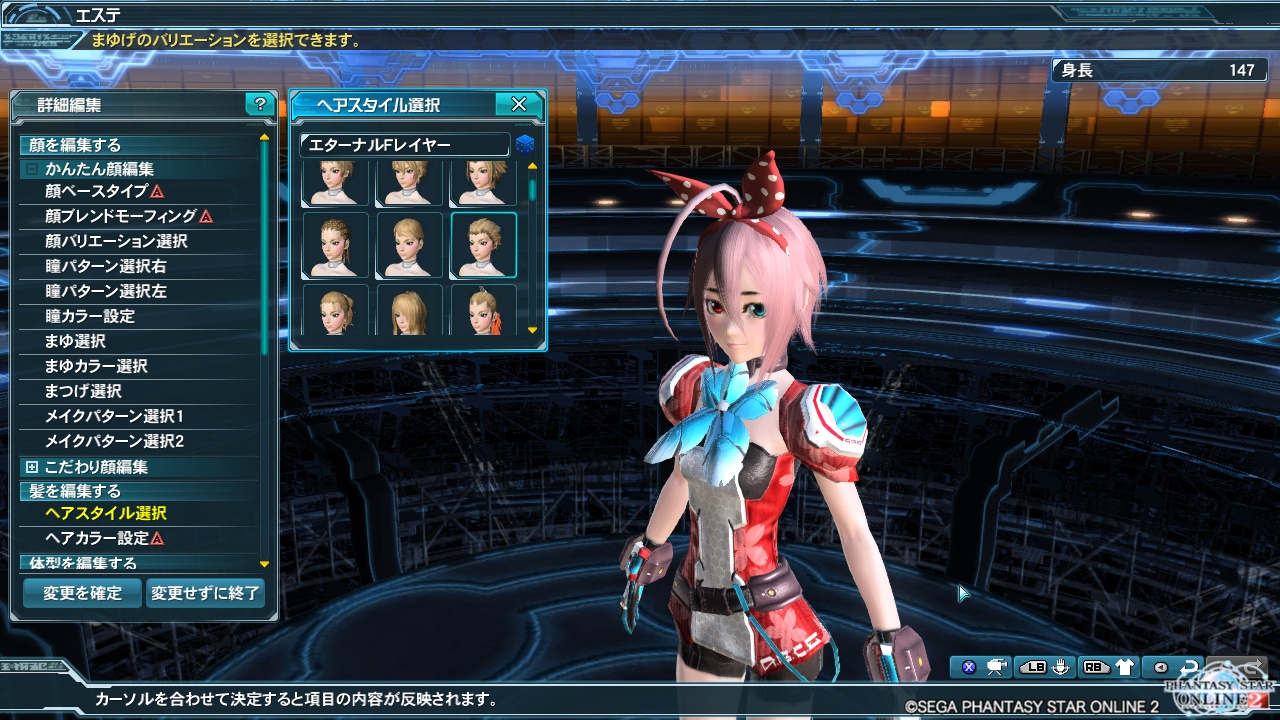Select 顔ベースタイプ menu entry
1280x720 pixels.
pyautogui.click(x=97, y=191)
